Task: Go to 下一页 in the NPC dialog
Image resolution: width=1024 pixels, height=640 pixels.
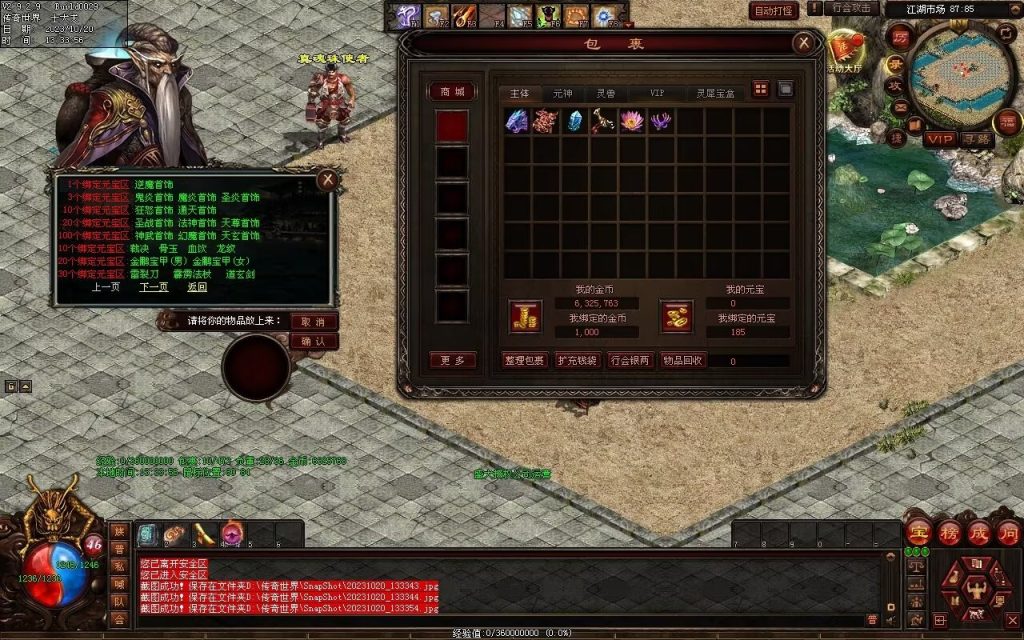Action: pos(153,287)
